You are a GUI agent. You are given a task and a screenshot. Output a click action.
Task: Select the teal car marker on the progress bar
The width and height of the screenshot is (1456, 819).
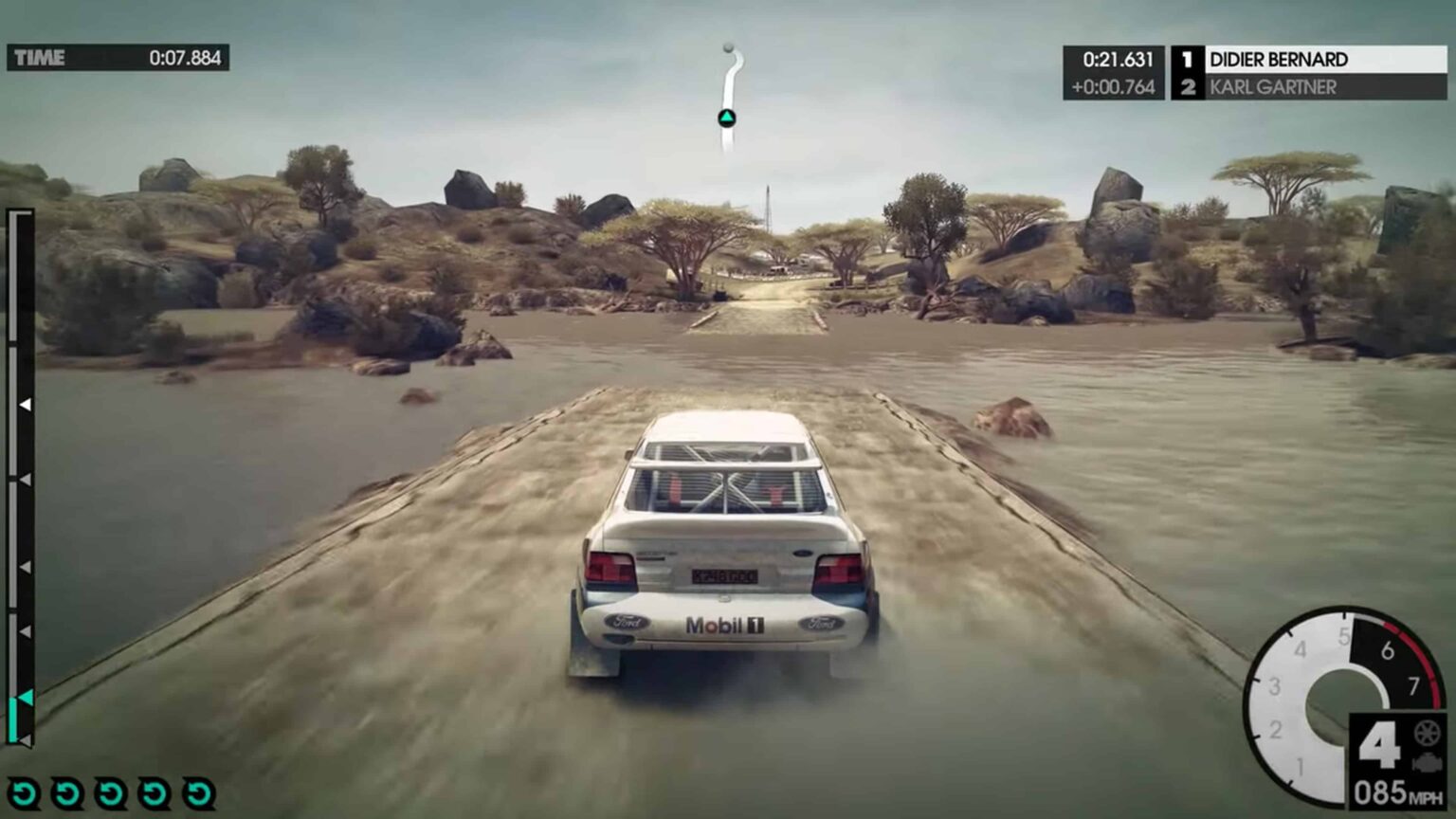[x=25, y=699]
